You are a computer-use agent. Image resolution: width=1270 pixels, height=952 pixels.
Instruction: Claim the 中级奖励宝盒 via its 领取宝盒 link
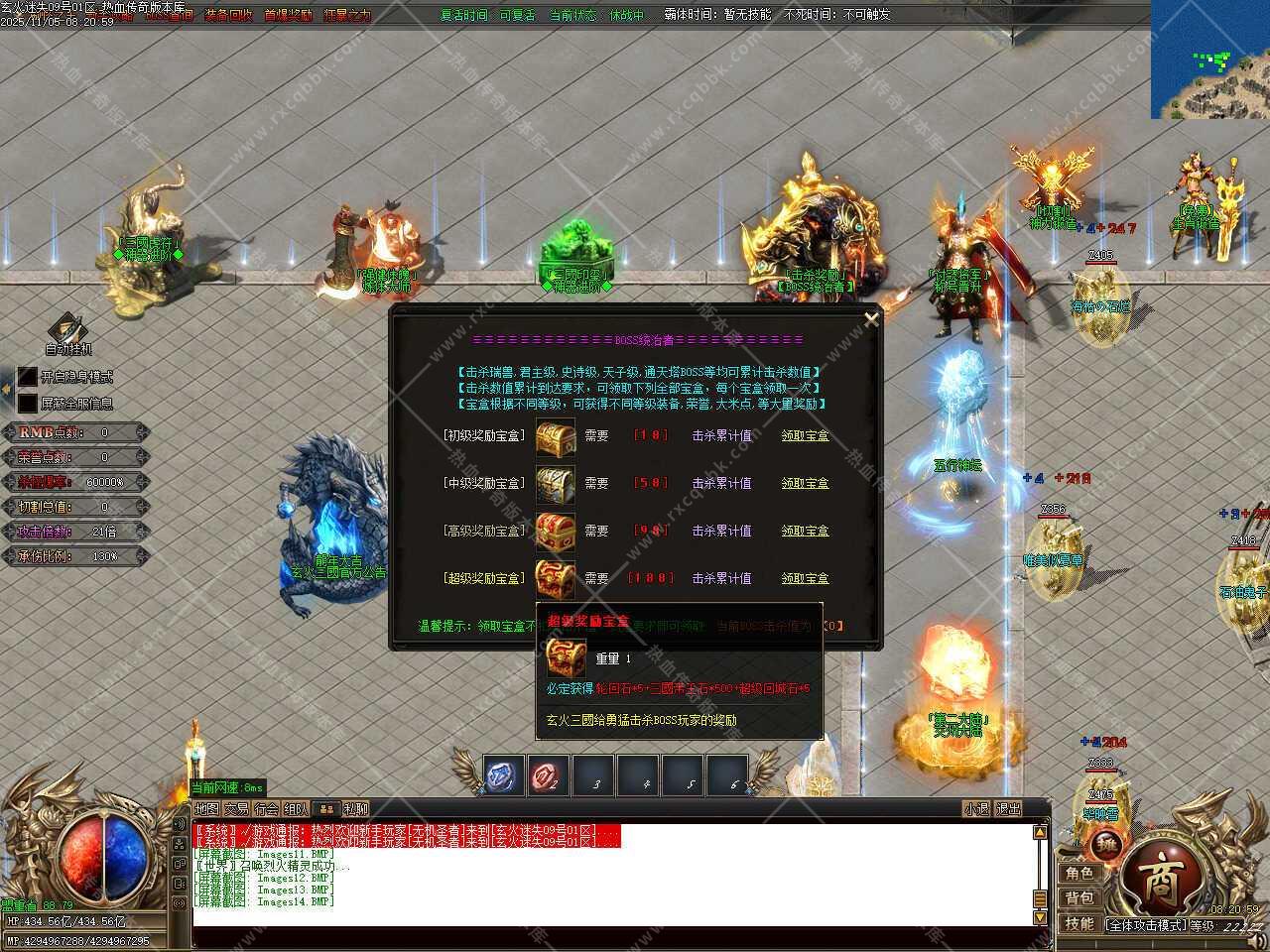pyautogui.click(x=805, y=483)
